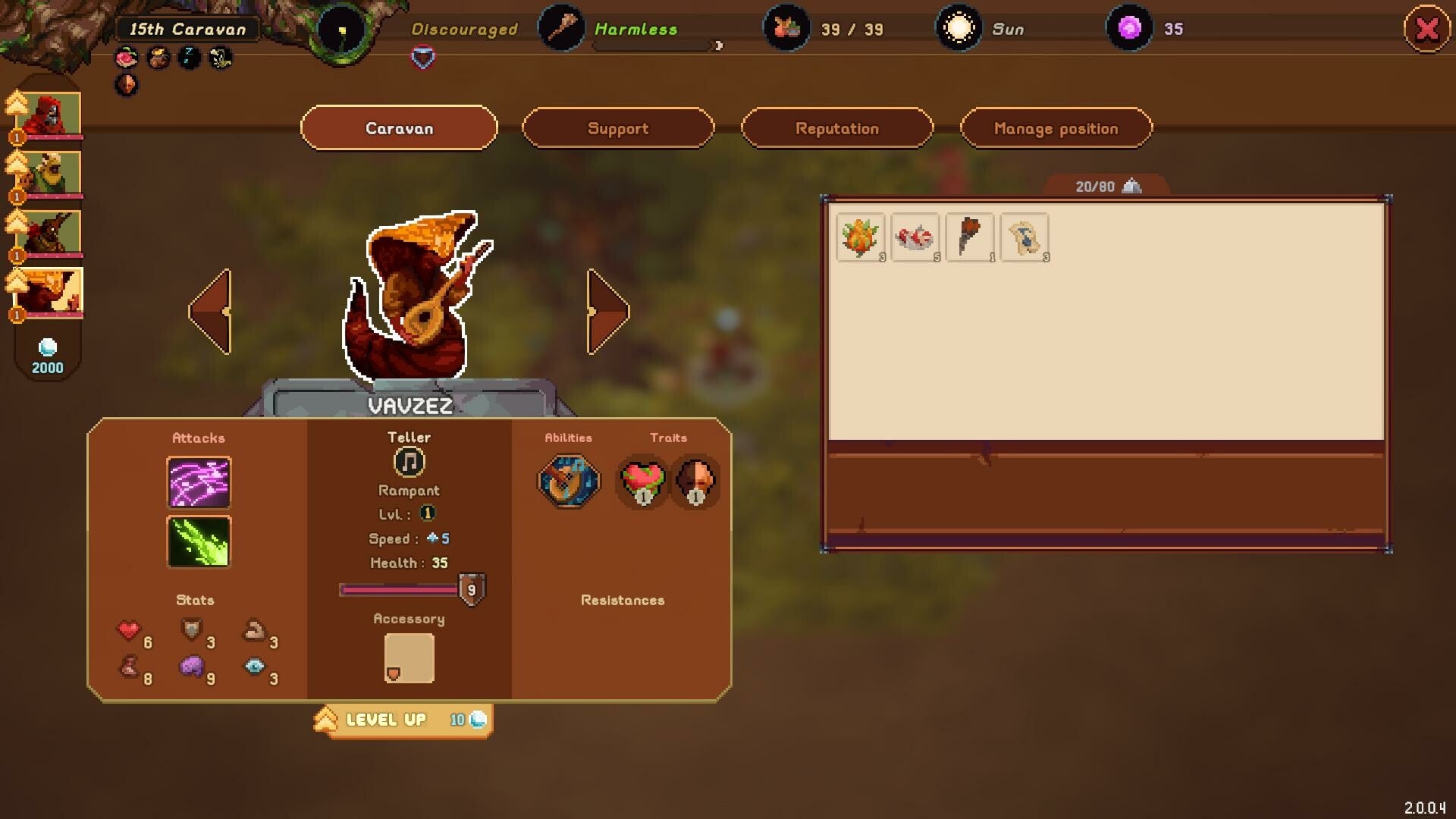Level up Vavzez
The width and height of the screenshot is (1456, 819).
(x=403, y=720)
